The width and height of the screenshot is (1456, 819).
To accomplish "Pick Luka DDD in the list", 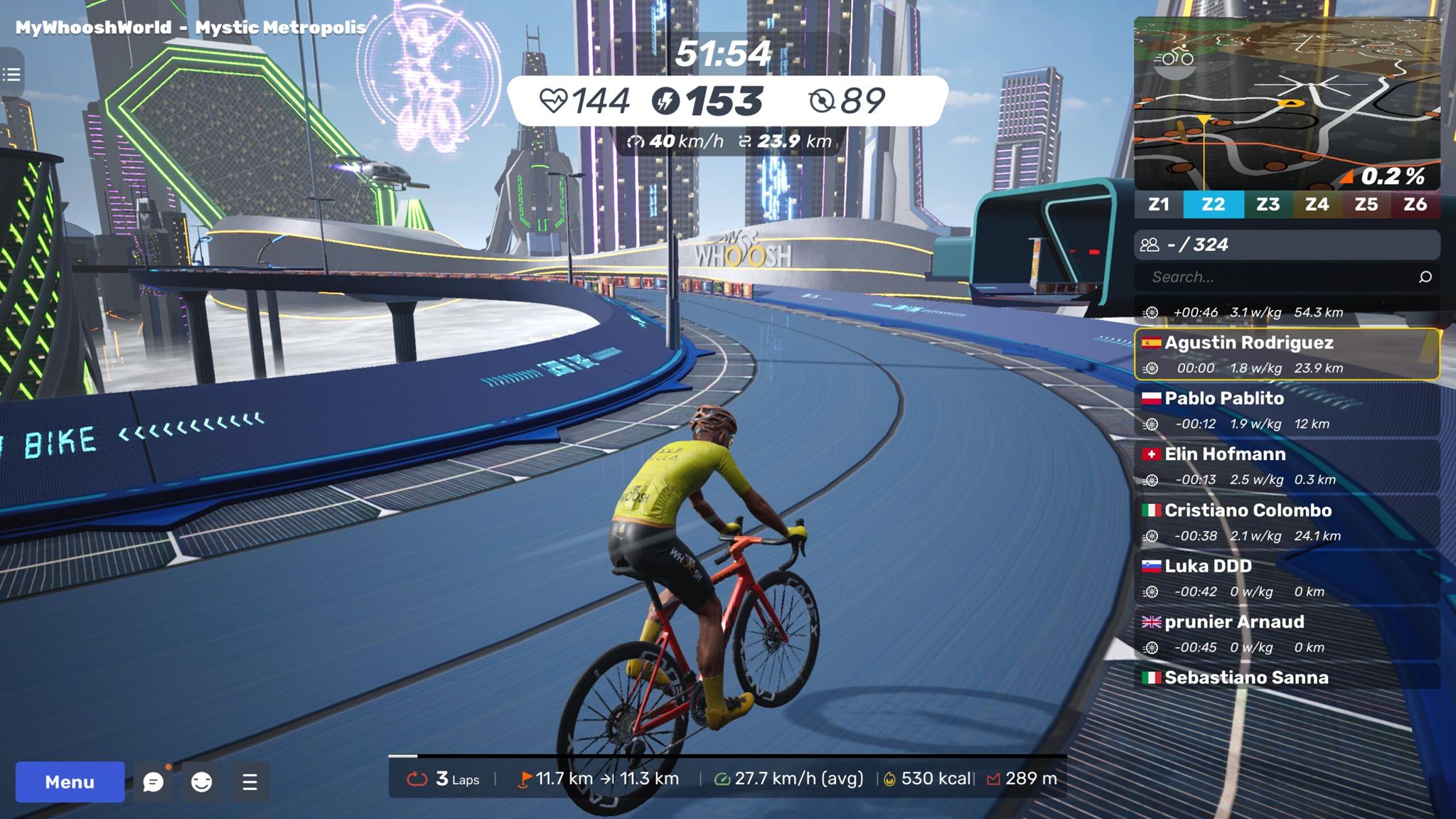I will pos(1287,578).
